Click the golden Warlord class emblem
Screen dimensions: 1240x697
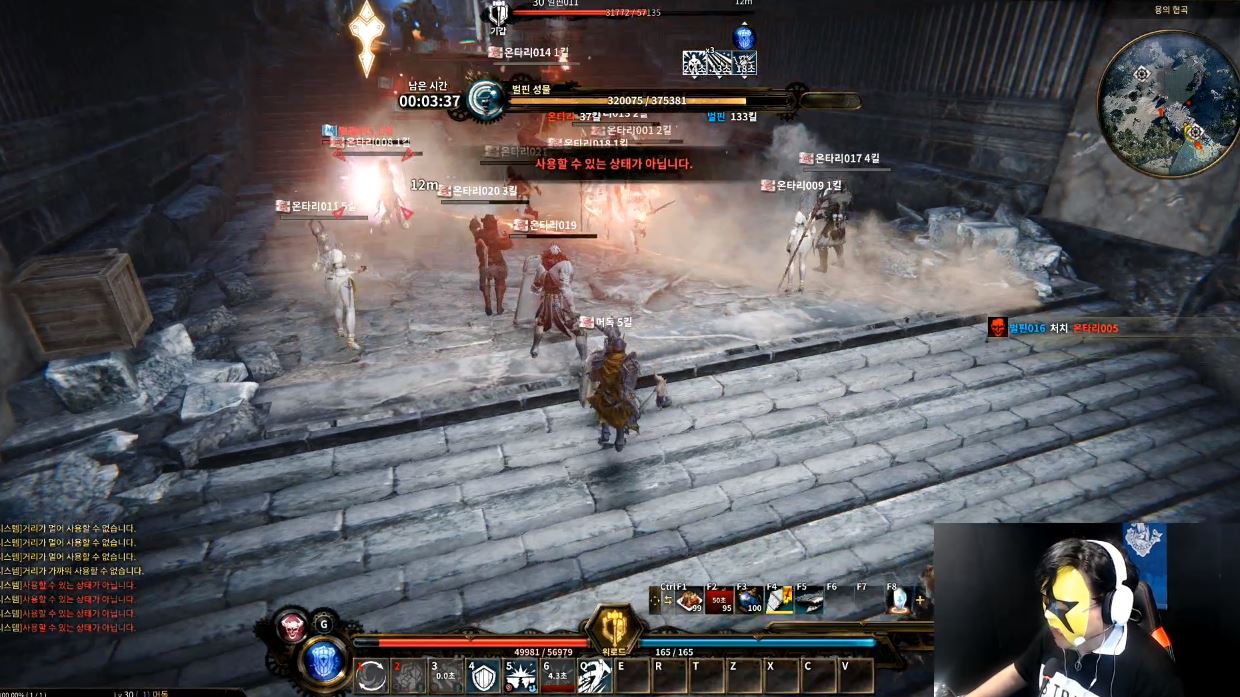[x=612, y=629]
